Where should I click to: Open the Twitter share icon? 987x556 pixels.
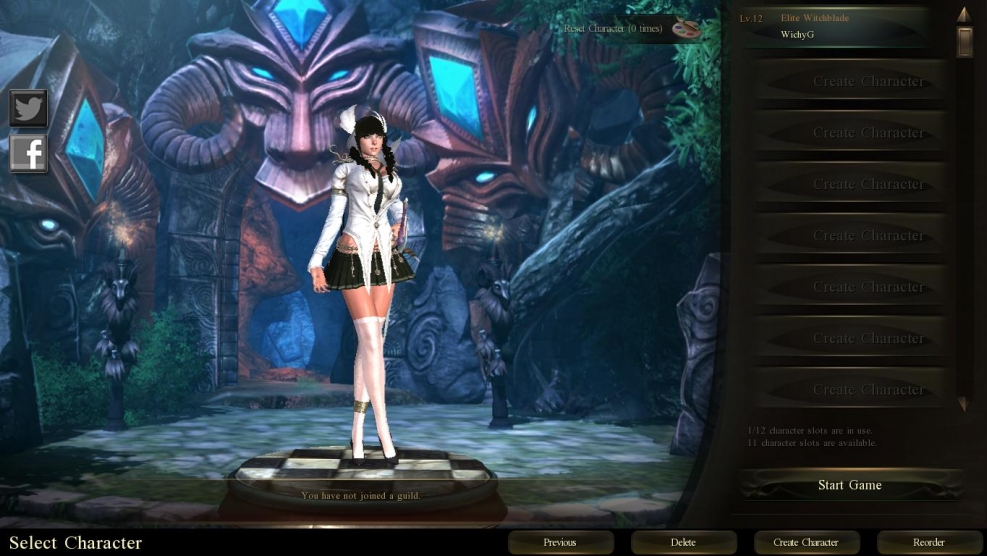pyautogui.click(x=29, y=108)
